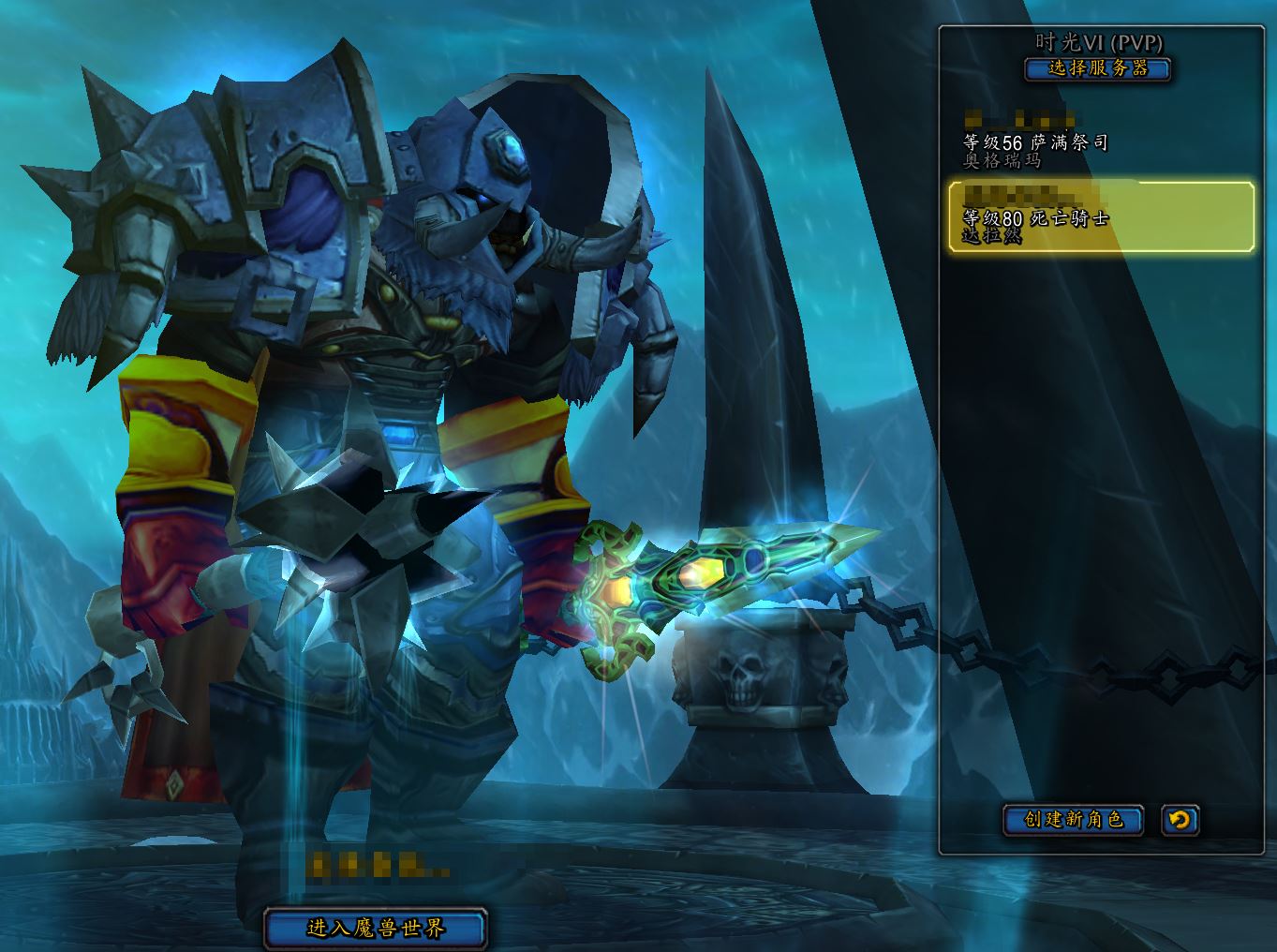Click the 选择服务器 realm selection button
The height and width of the screenshot is (952, 1277).
point(1097,68)
